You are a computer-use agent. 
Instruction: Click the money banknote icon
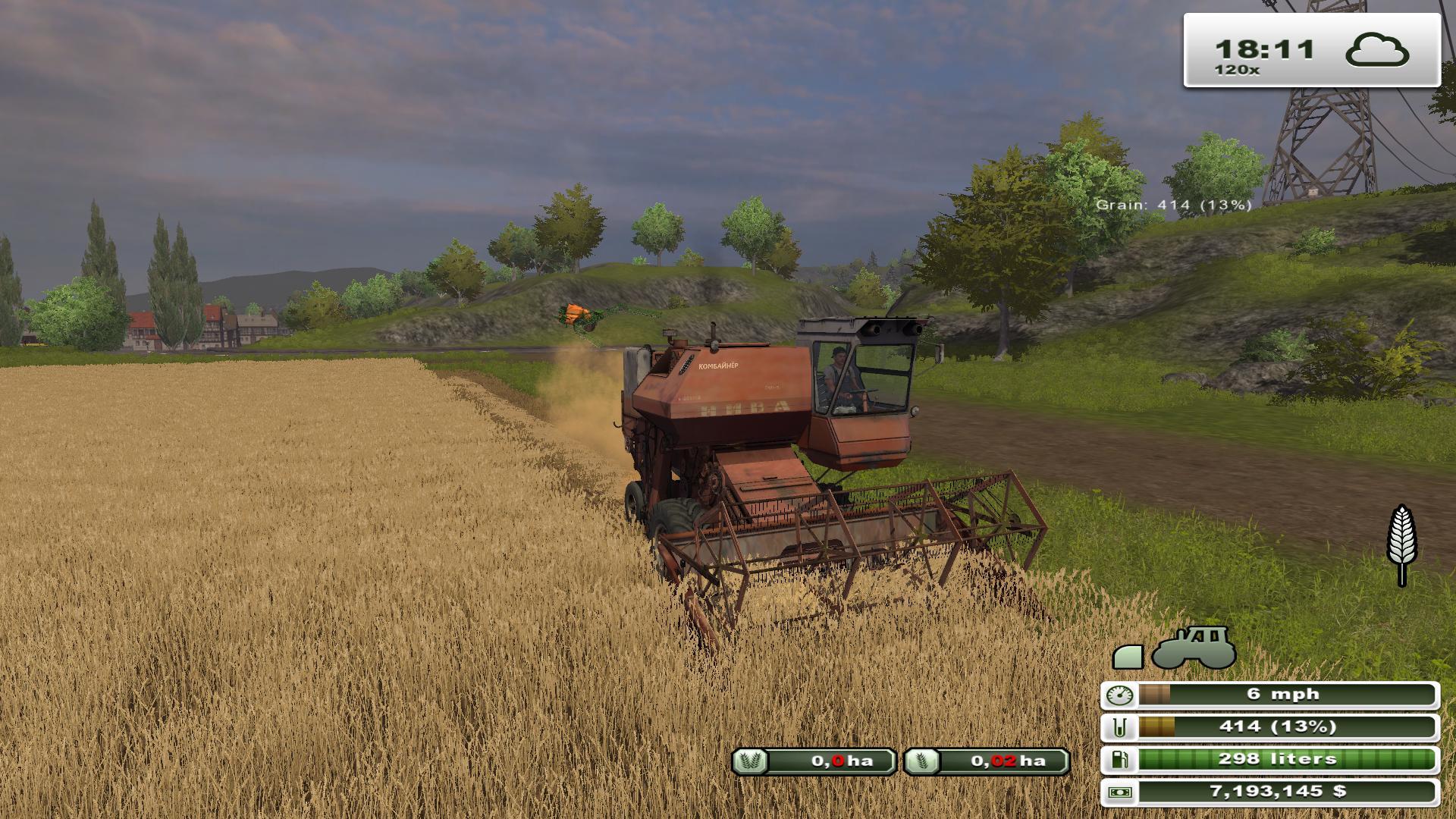(1120, 792)
